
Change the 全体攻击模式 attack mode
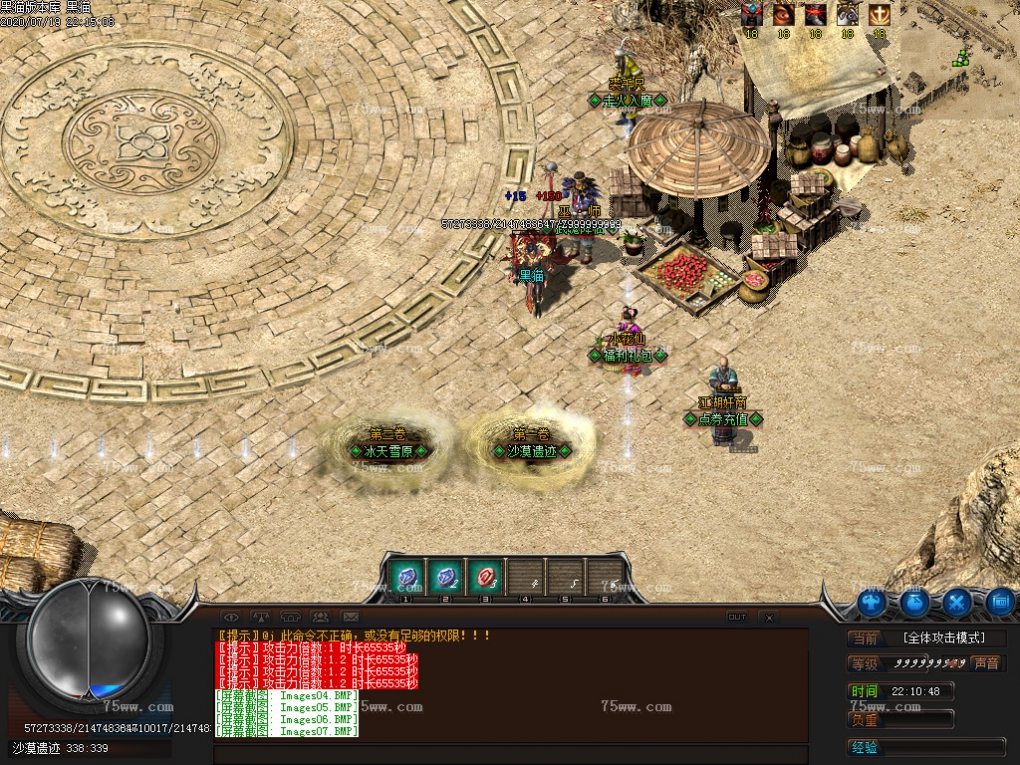[x=942, y=638]
